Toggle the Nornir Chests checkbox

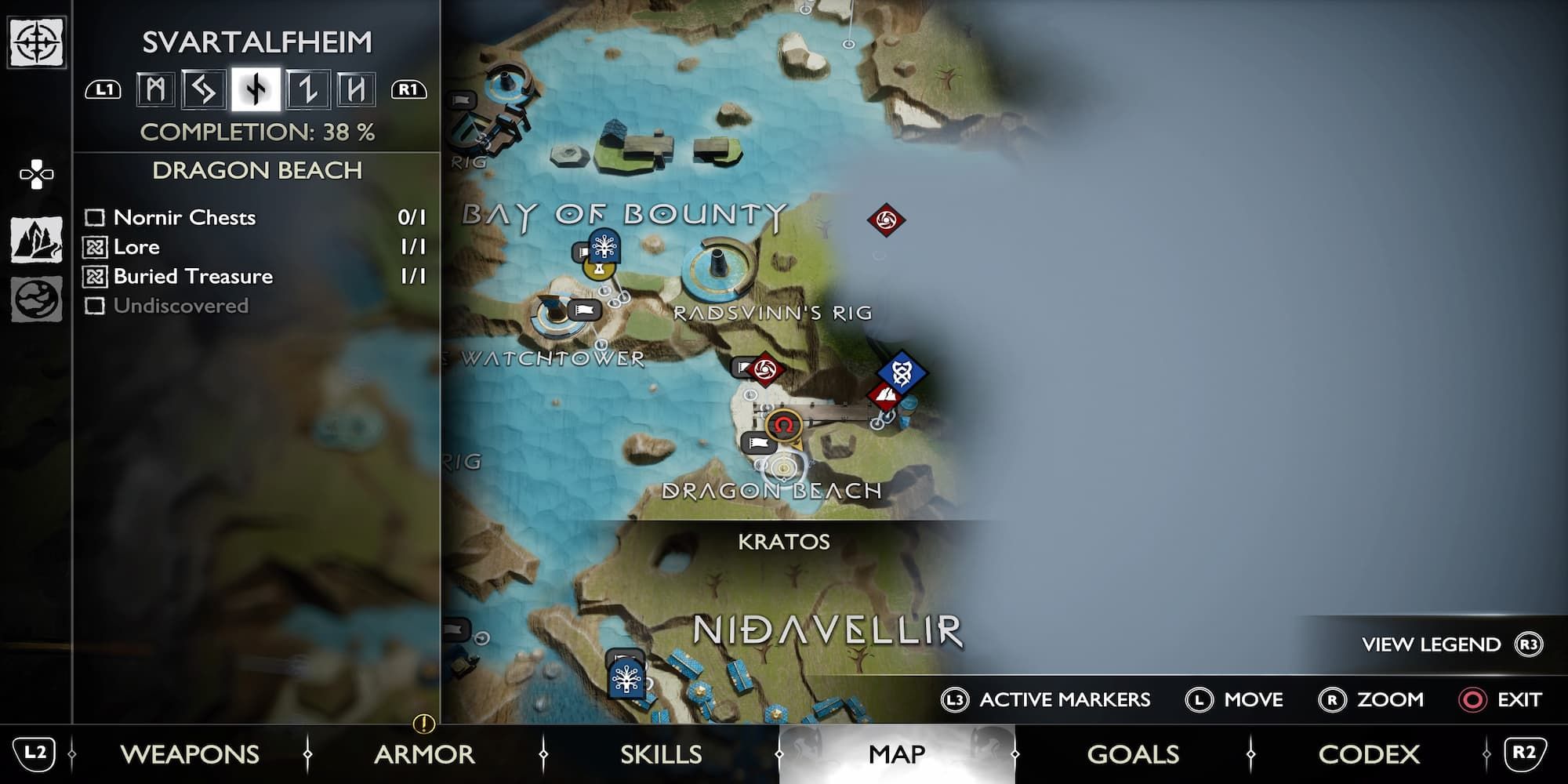pyautogui.click(x=96, y=218)
